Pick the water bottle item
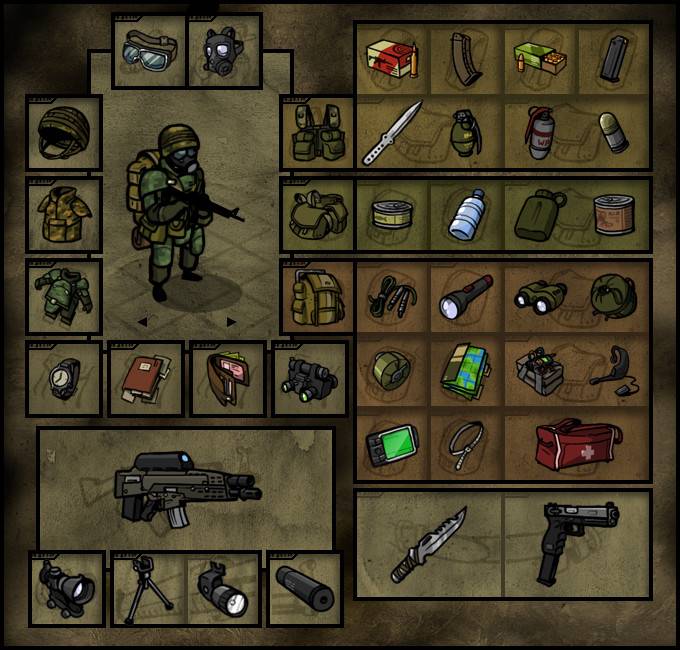680x650 pixels. point(466,215)
